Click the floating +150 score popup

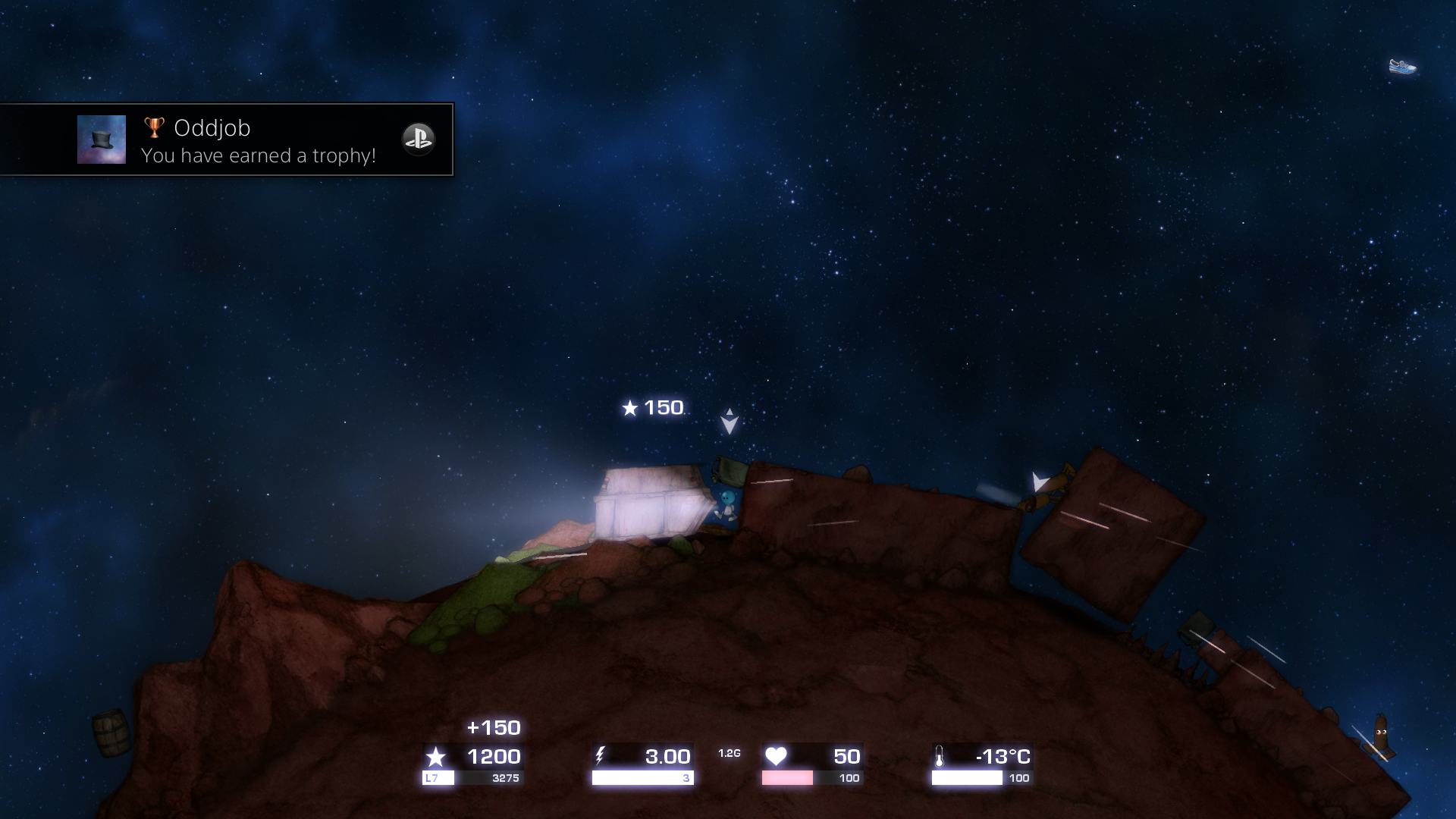point(492,727)
